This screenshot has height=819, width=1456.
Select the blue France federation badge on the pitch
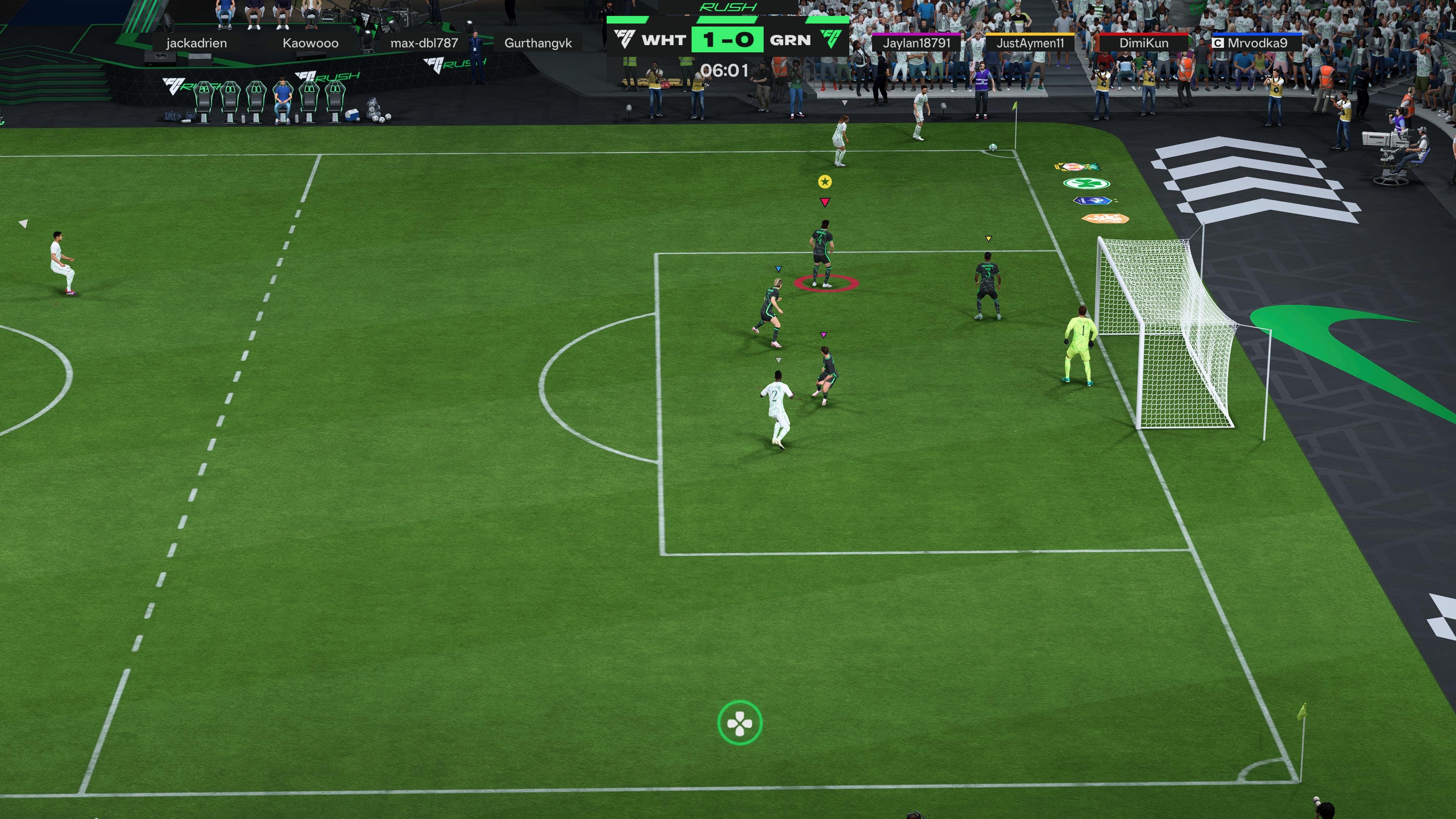click(1092, 201)
